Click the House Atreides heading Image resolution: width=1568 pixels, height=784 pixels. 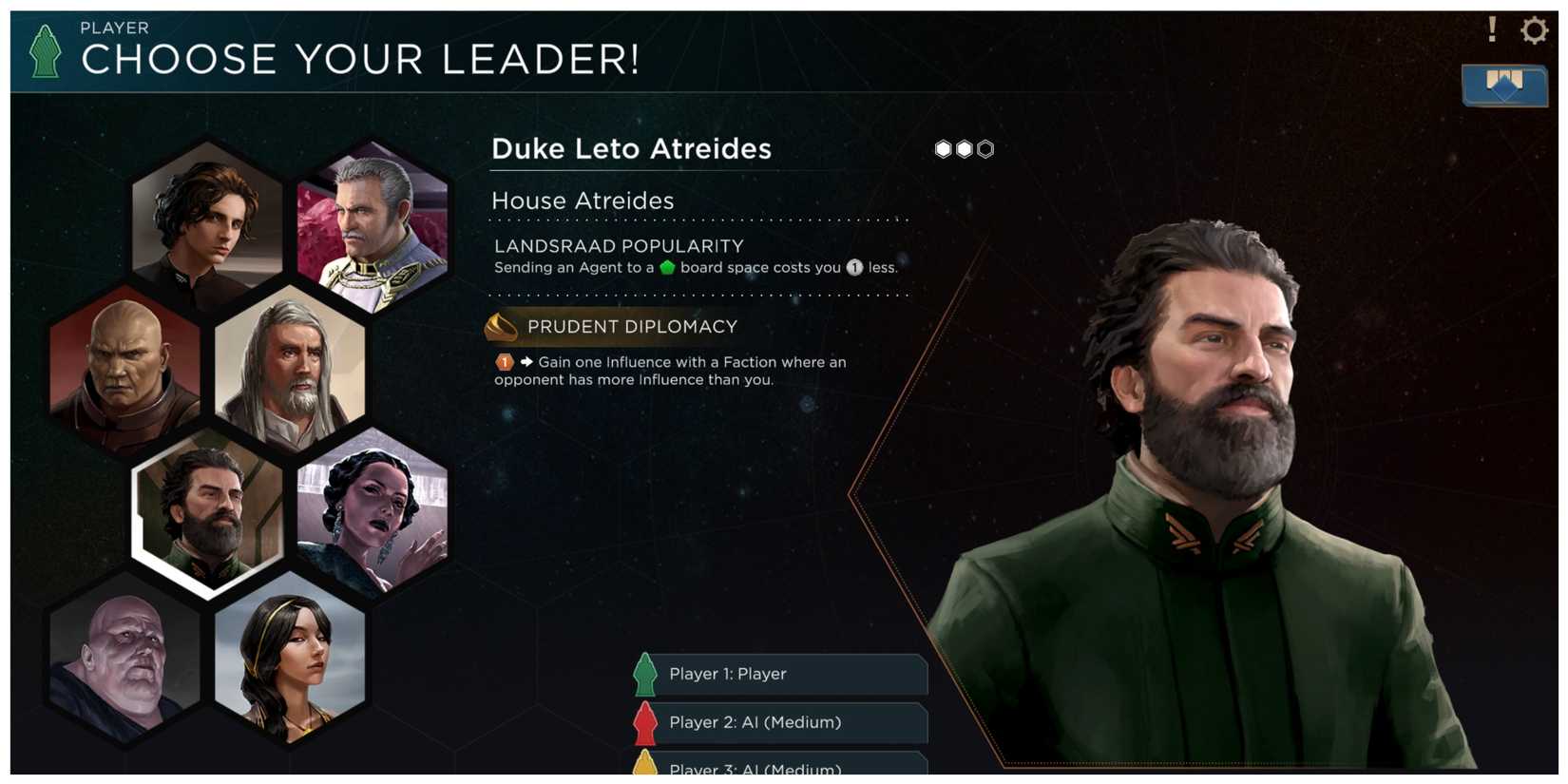tap(583, 201)
